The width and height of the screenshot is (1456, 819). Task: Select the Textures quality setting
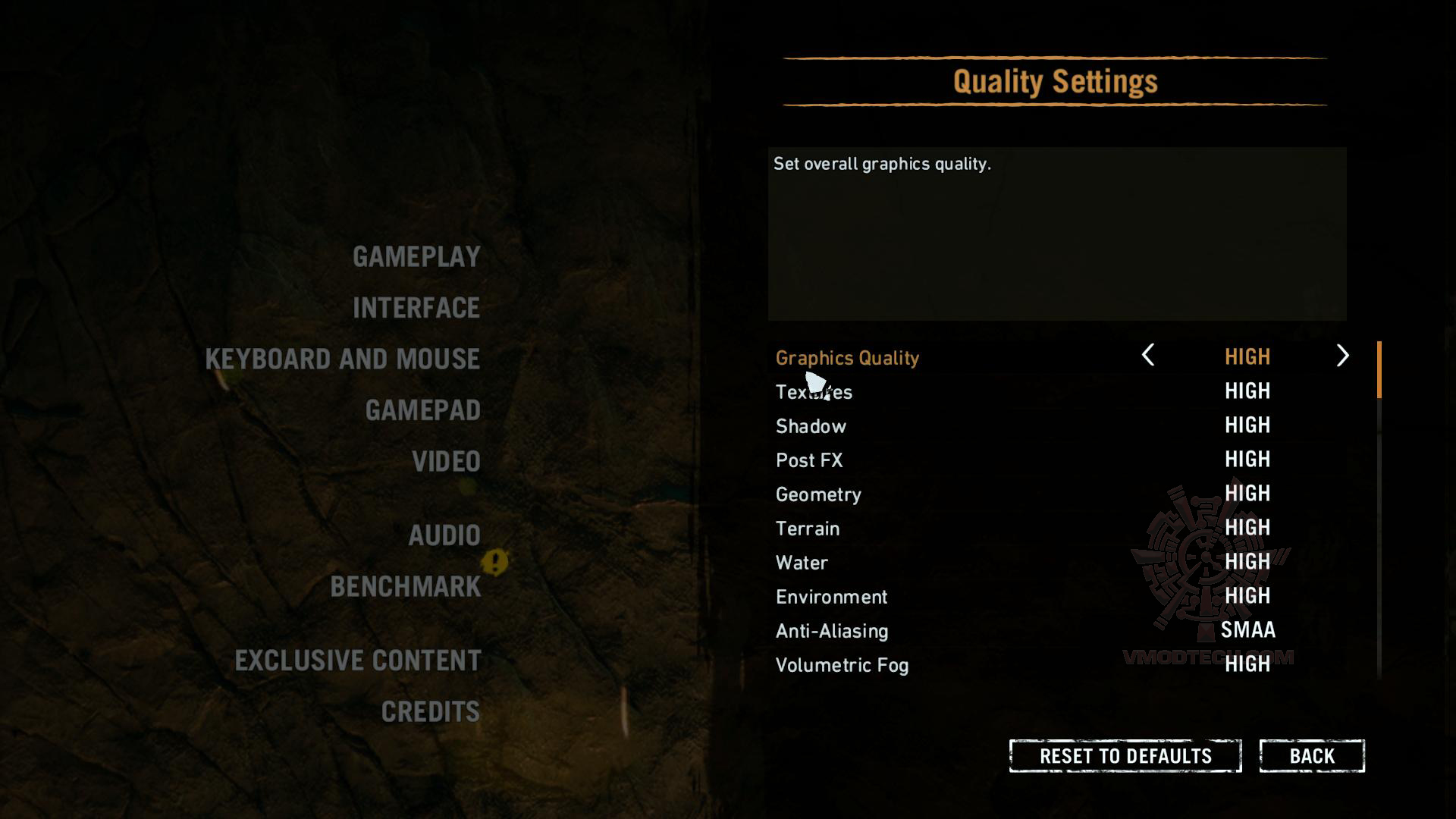813,392
